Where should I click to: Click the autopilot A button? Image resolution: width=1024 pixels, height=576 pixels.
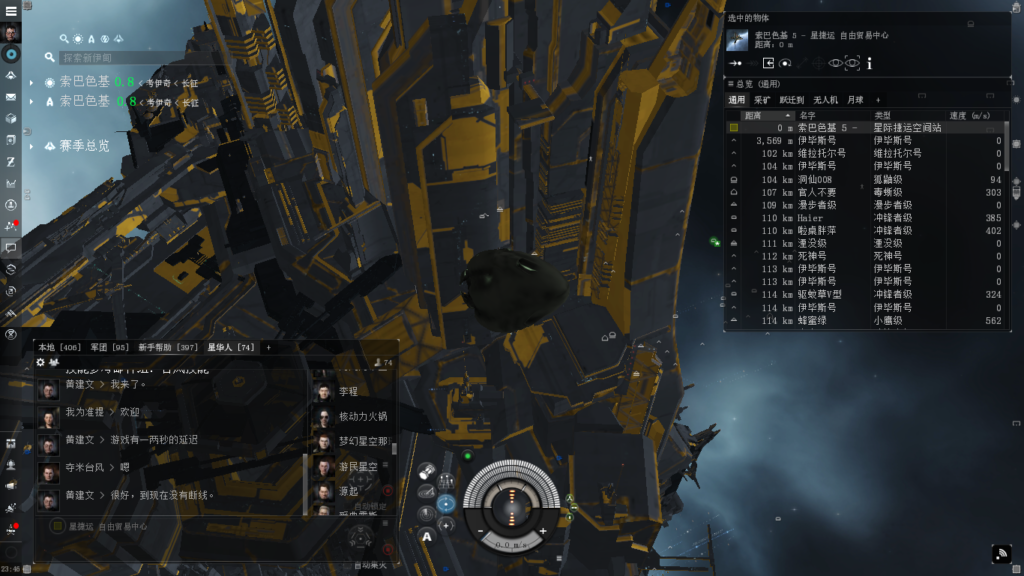coord(427,537)
